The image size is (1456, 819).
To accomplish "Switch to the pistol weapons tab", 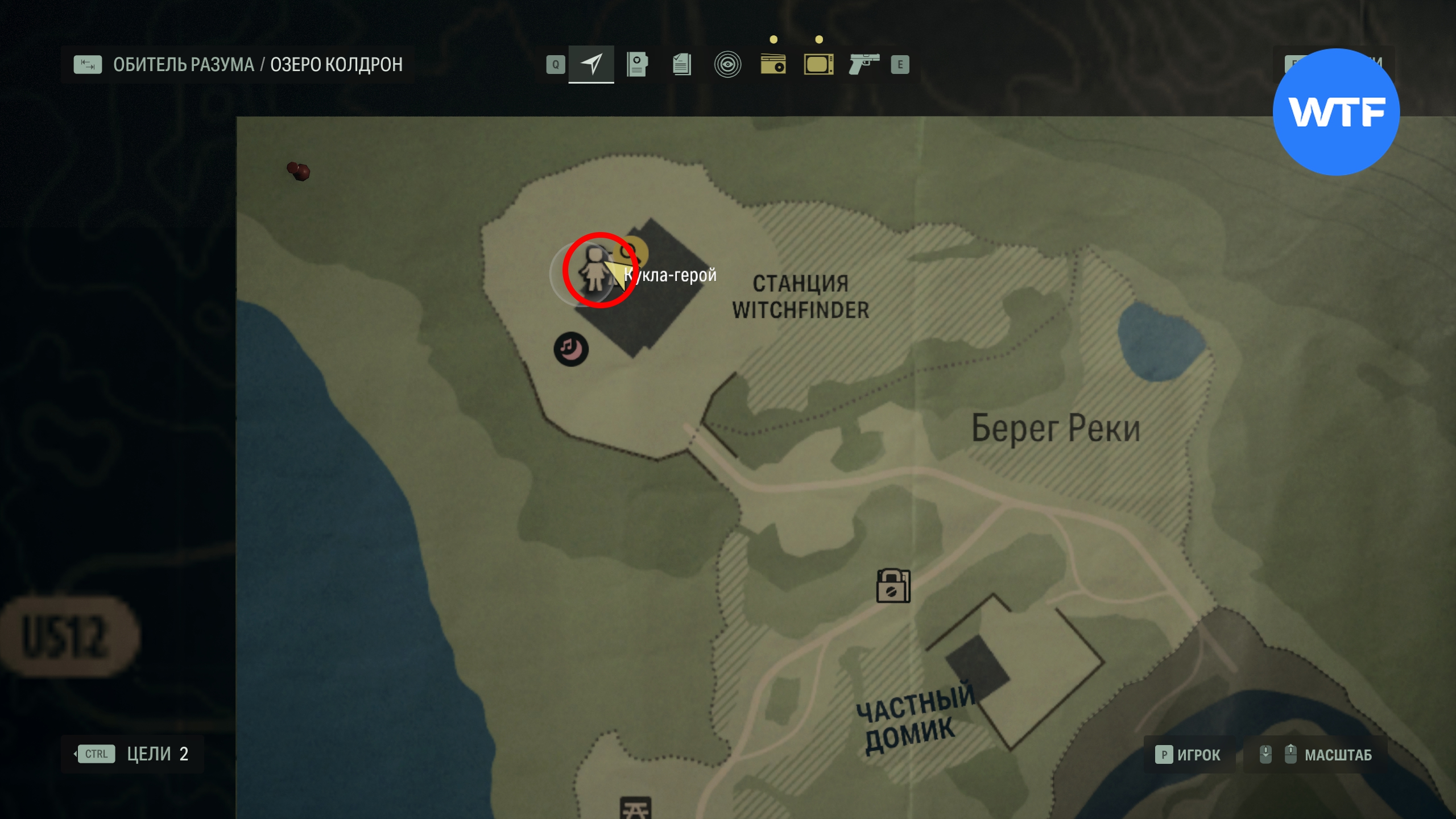I will (x=863, y=64).
